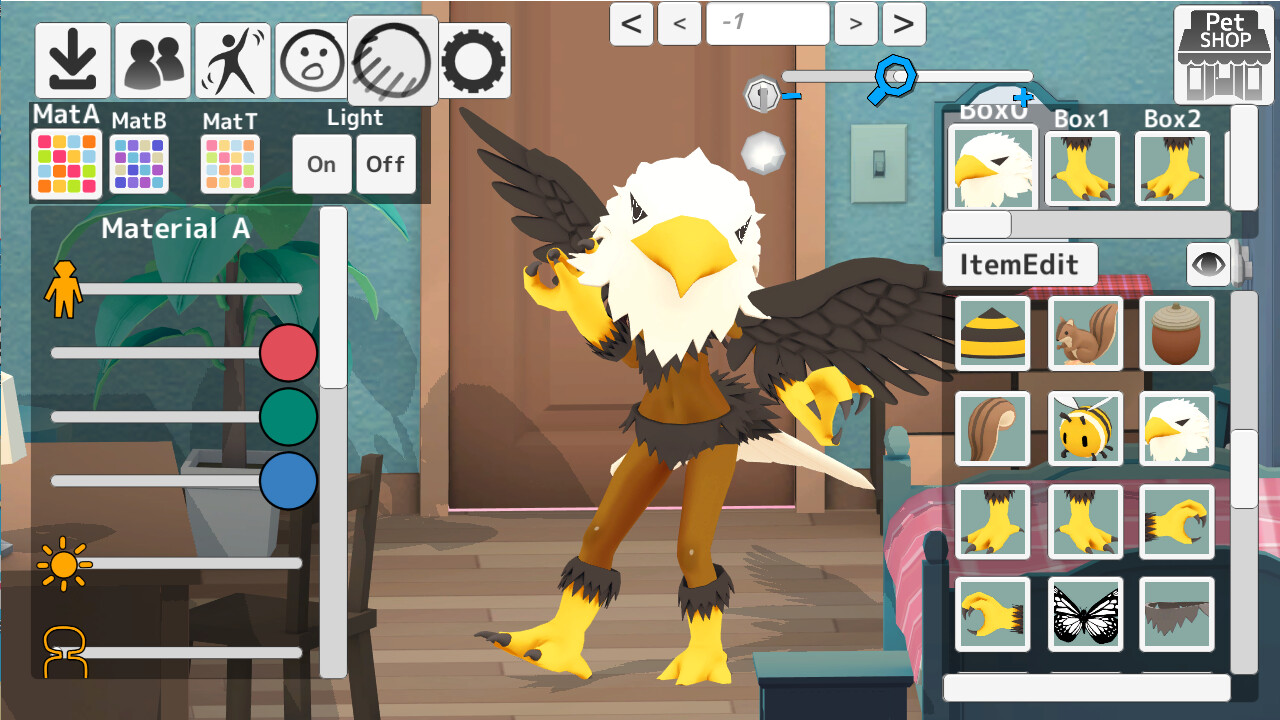Click the ItemEdit button
This screenshot has width=1280, height=720.
[x=1019, y=264]
